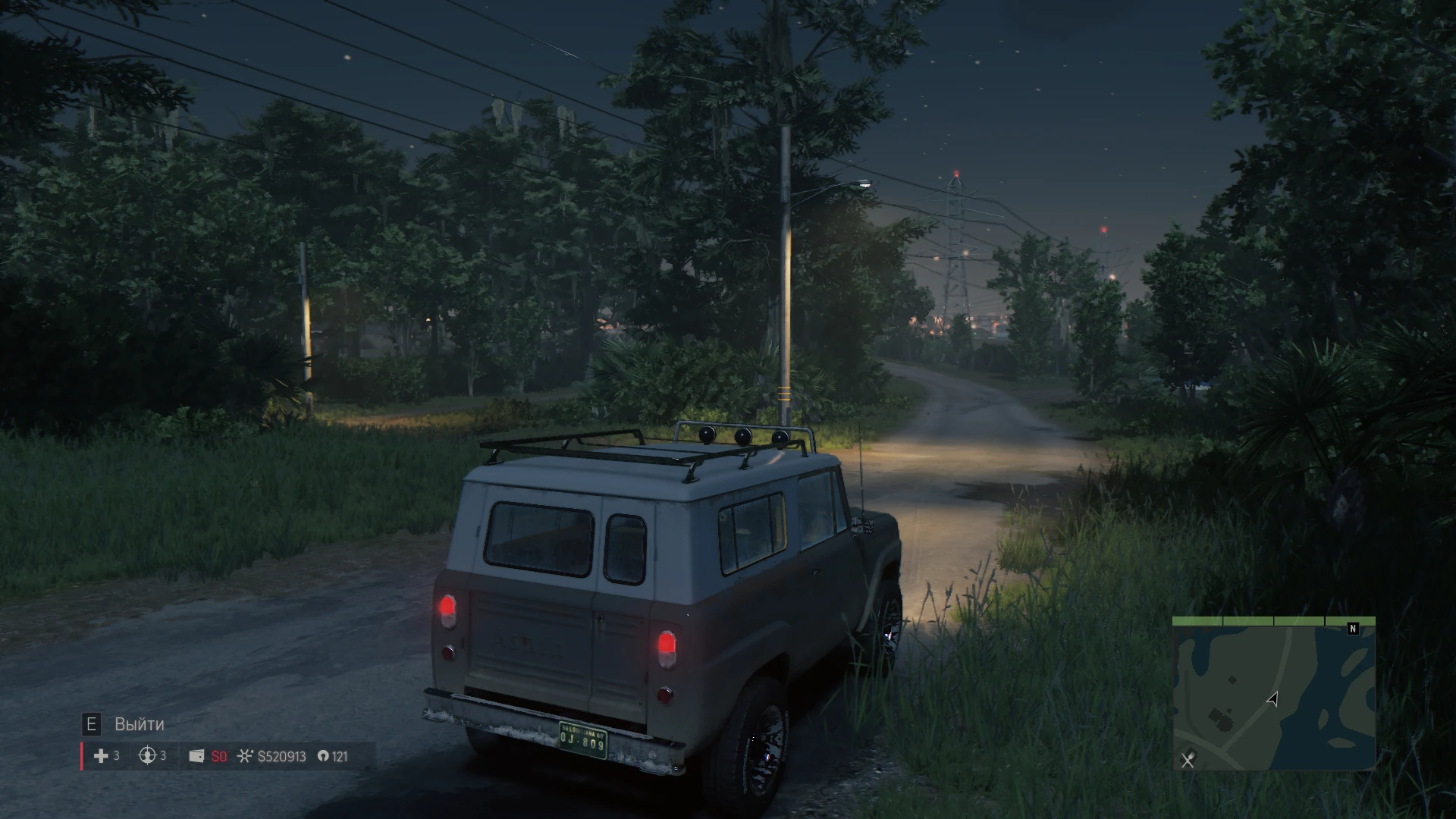Click the house marker on the minimap
This screenshot has height=819, width=1456.
(x=1222, y=718)
